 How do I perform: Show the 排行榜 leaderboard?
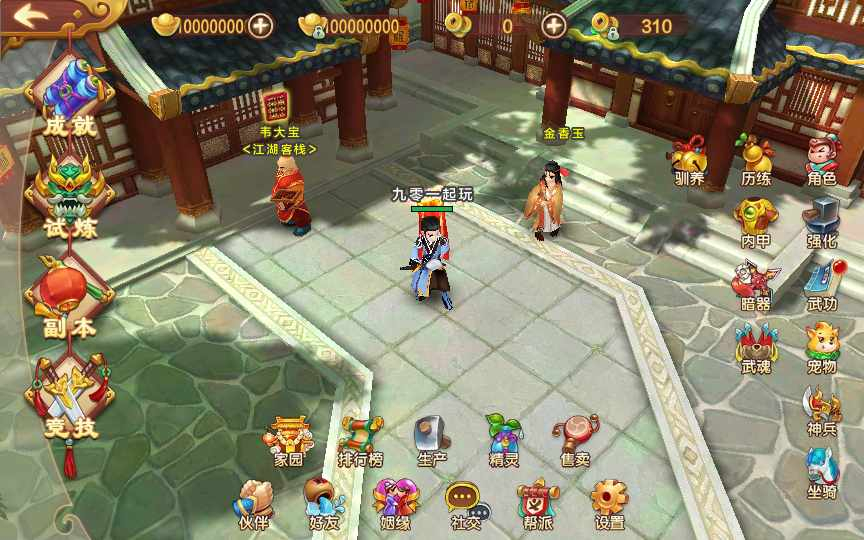pyautogui.click(x=360, y=440)
